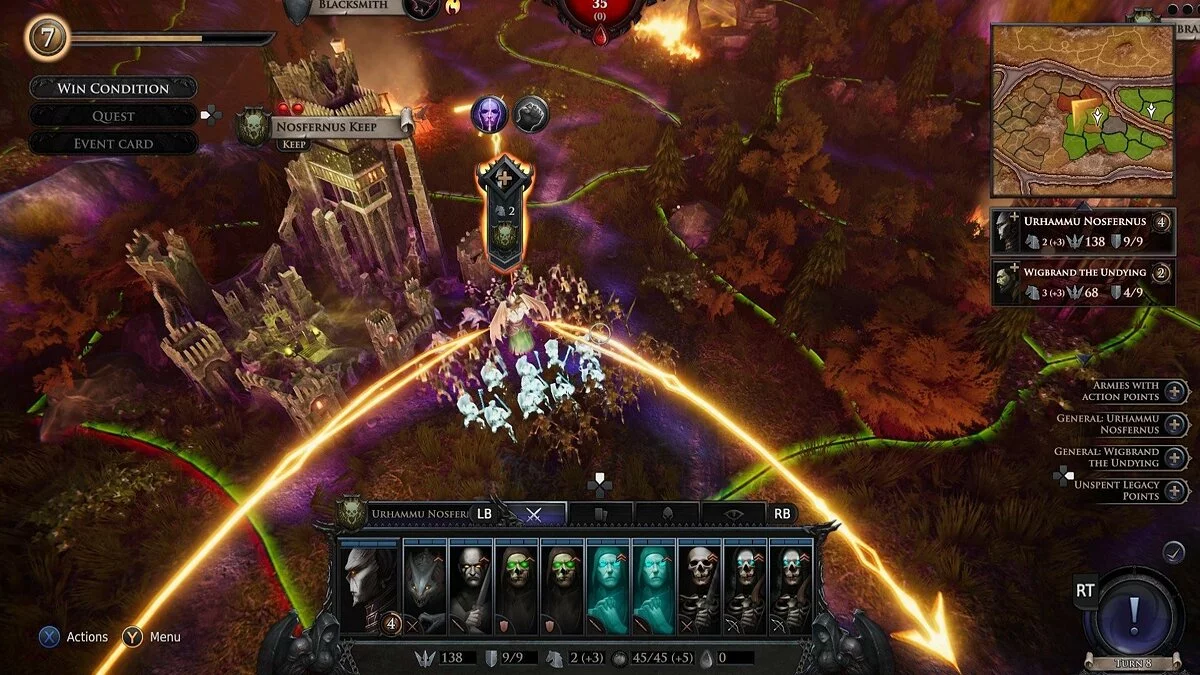Click the dark fist ability icon

point(531,114)
